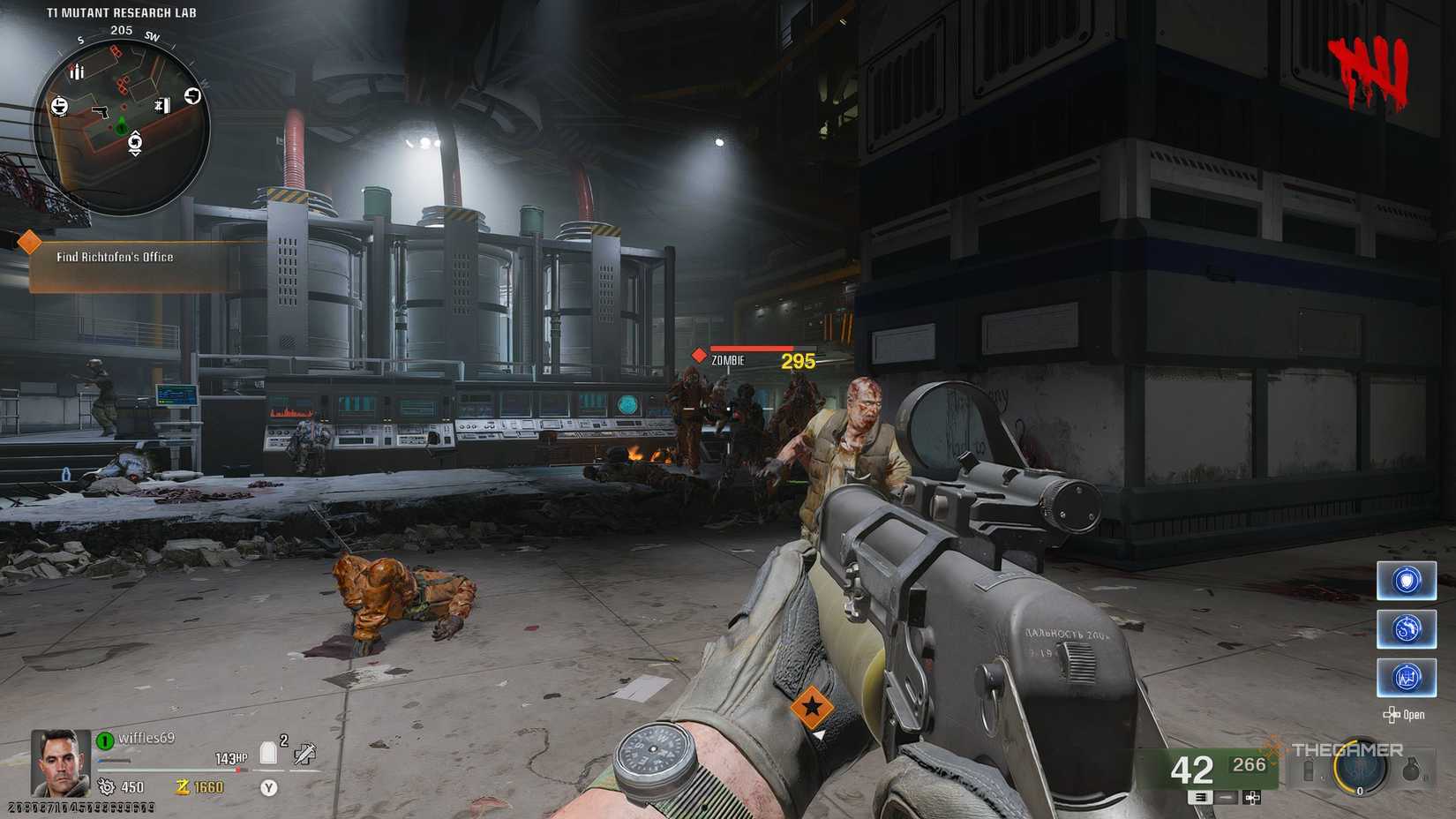The height and width of the screenshot is (819, 1456).
Task: Select the bottom blue ability icon above Open prompt
Action: click(1407, 679)
